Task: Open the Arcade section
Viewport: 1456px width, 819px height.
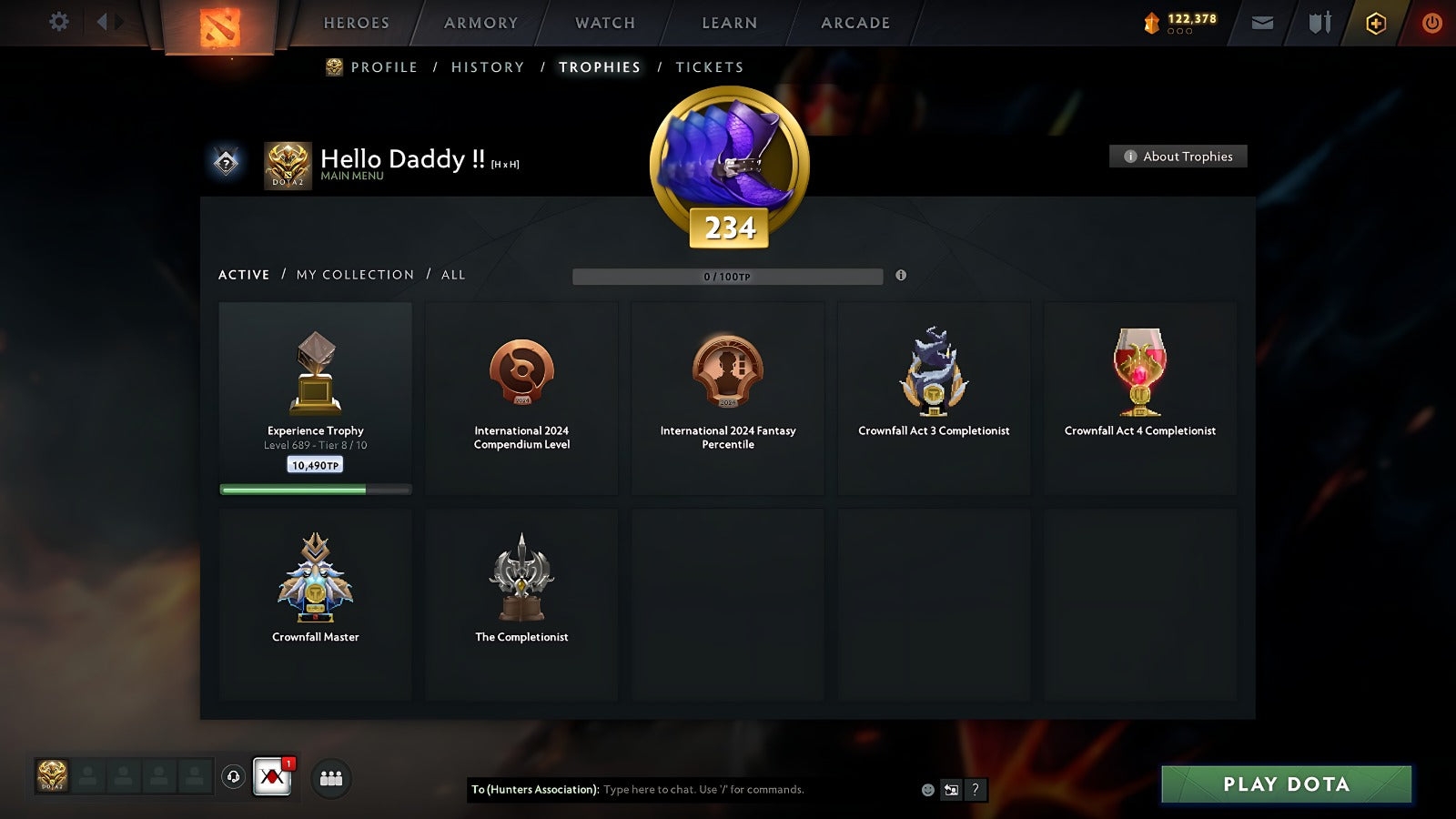Action: pyautogui.click(x=855, y=23)
